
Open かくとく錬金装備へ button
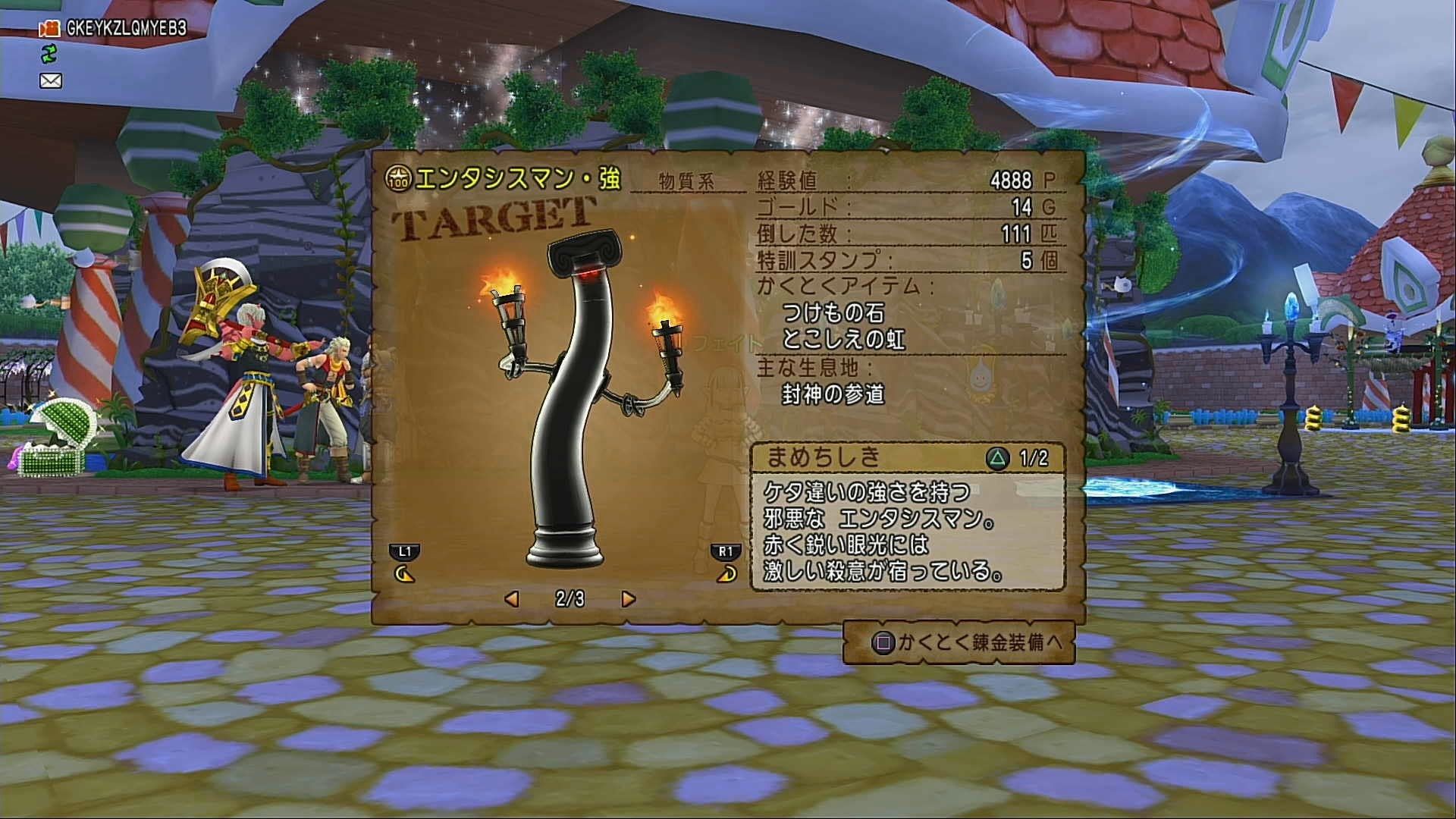click(x=959, y=643)
